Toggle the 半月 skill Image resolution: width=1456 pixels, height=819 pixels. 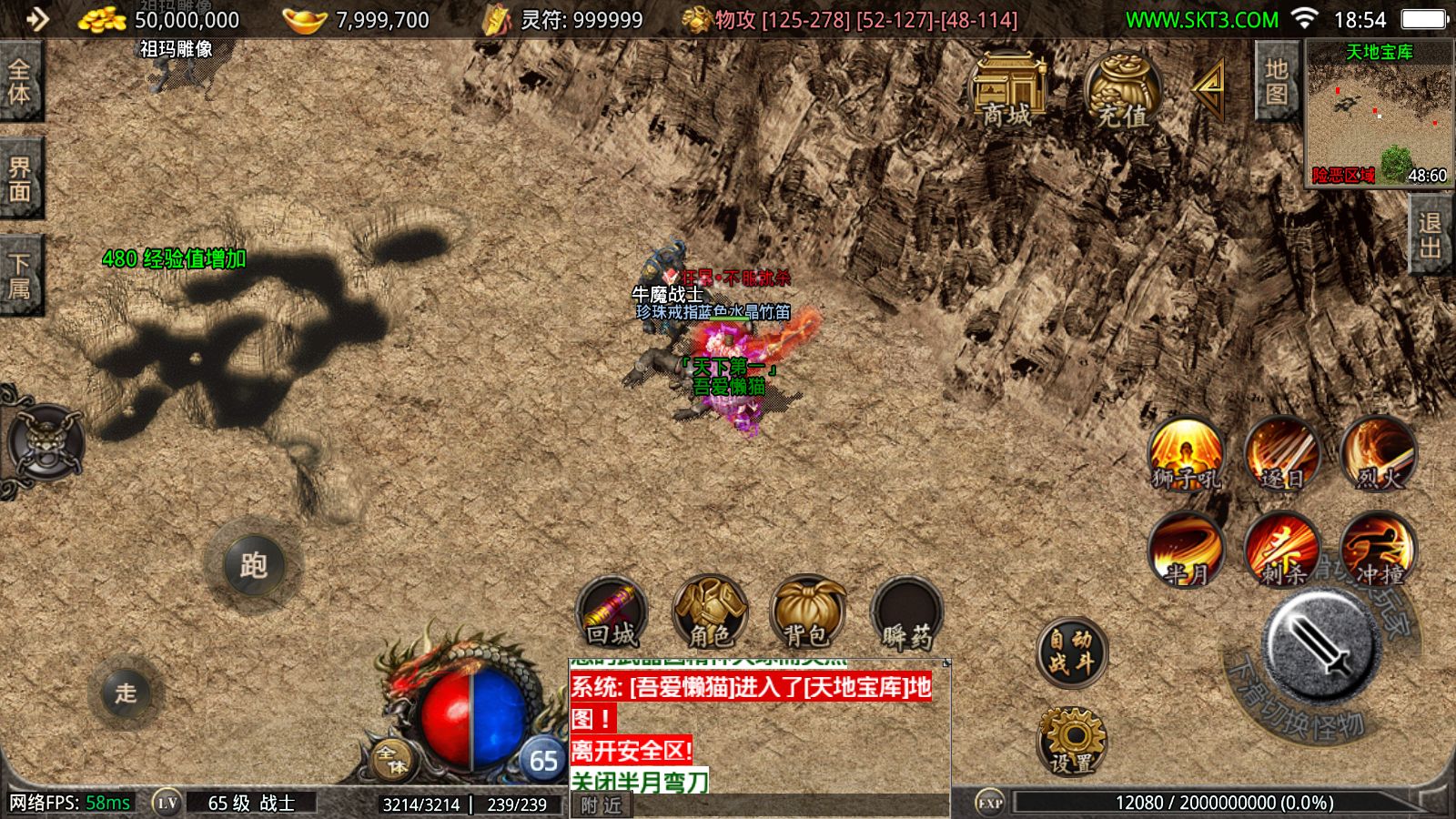click(1185, 549)
